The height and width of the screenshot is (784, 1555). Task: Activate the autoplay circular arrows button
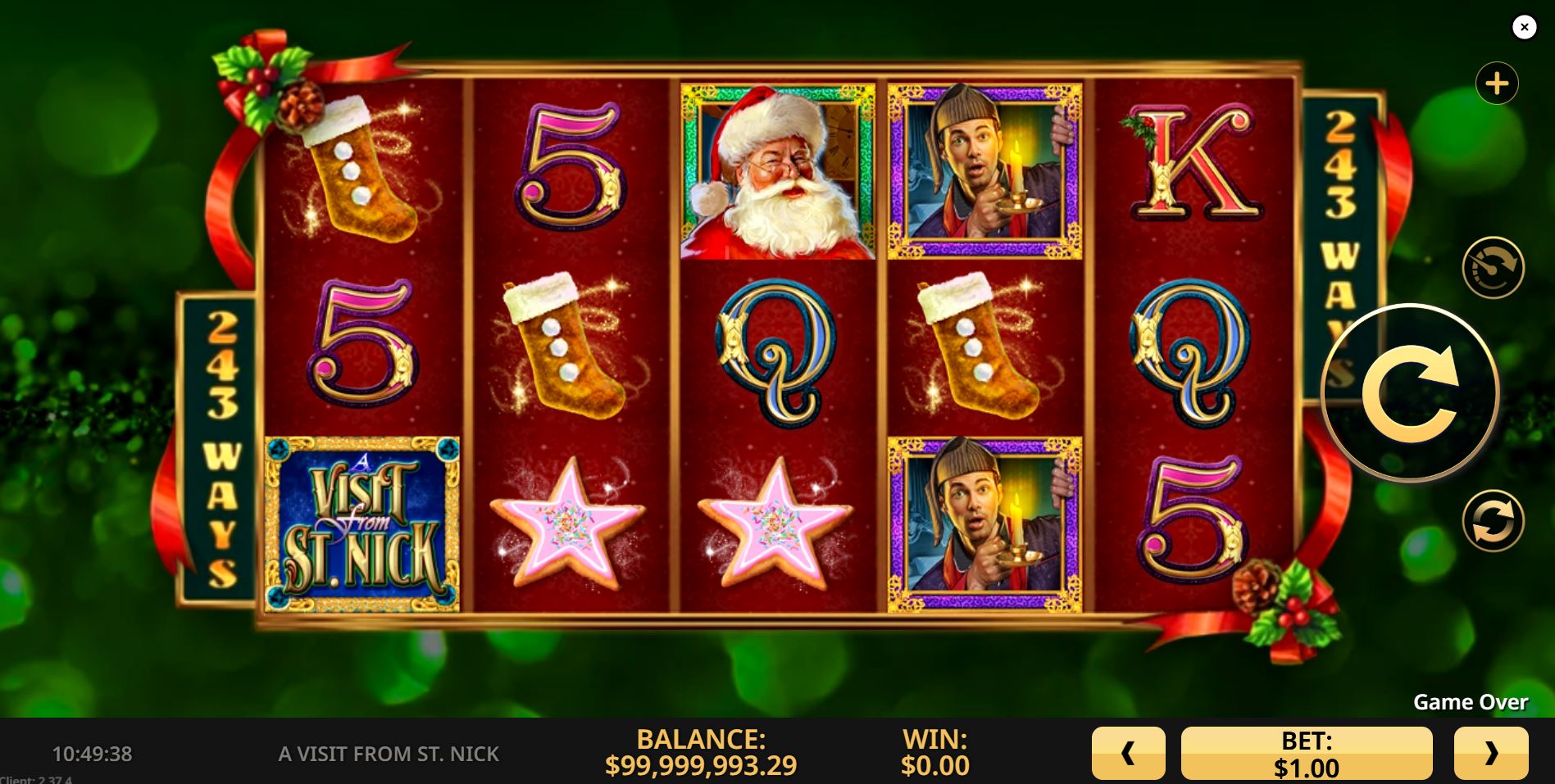click(1493, 521)
